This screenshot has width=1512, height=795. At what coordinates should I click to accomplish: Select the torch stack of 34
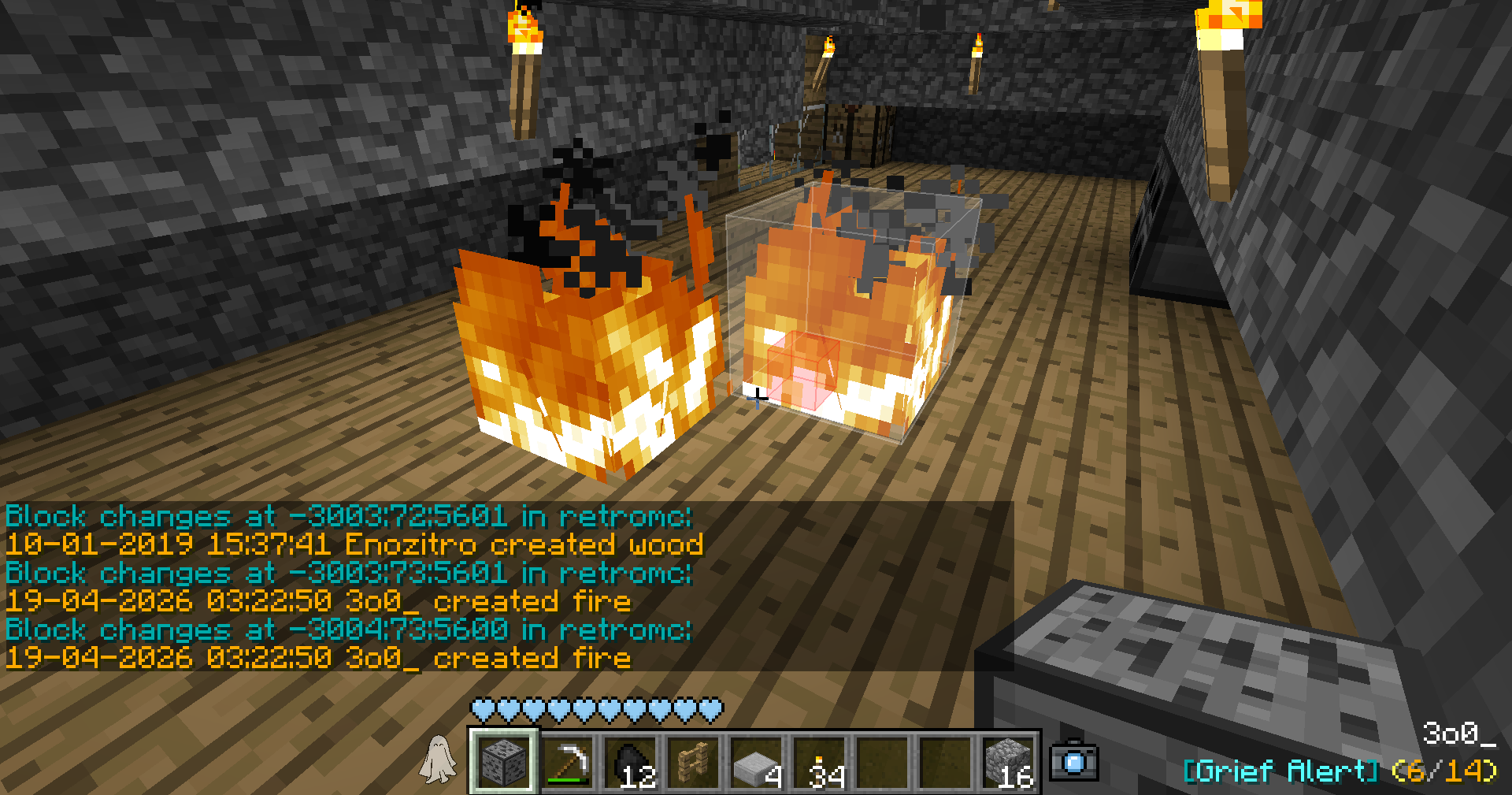(819, 762)
